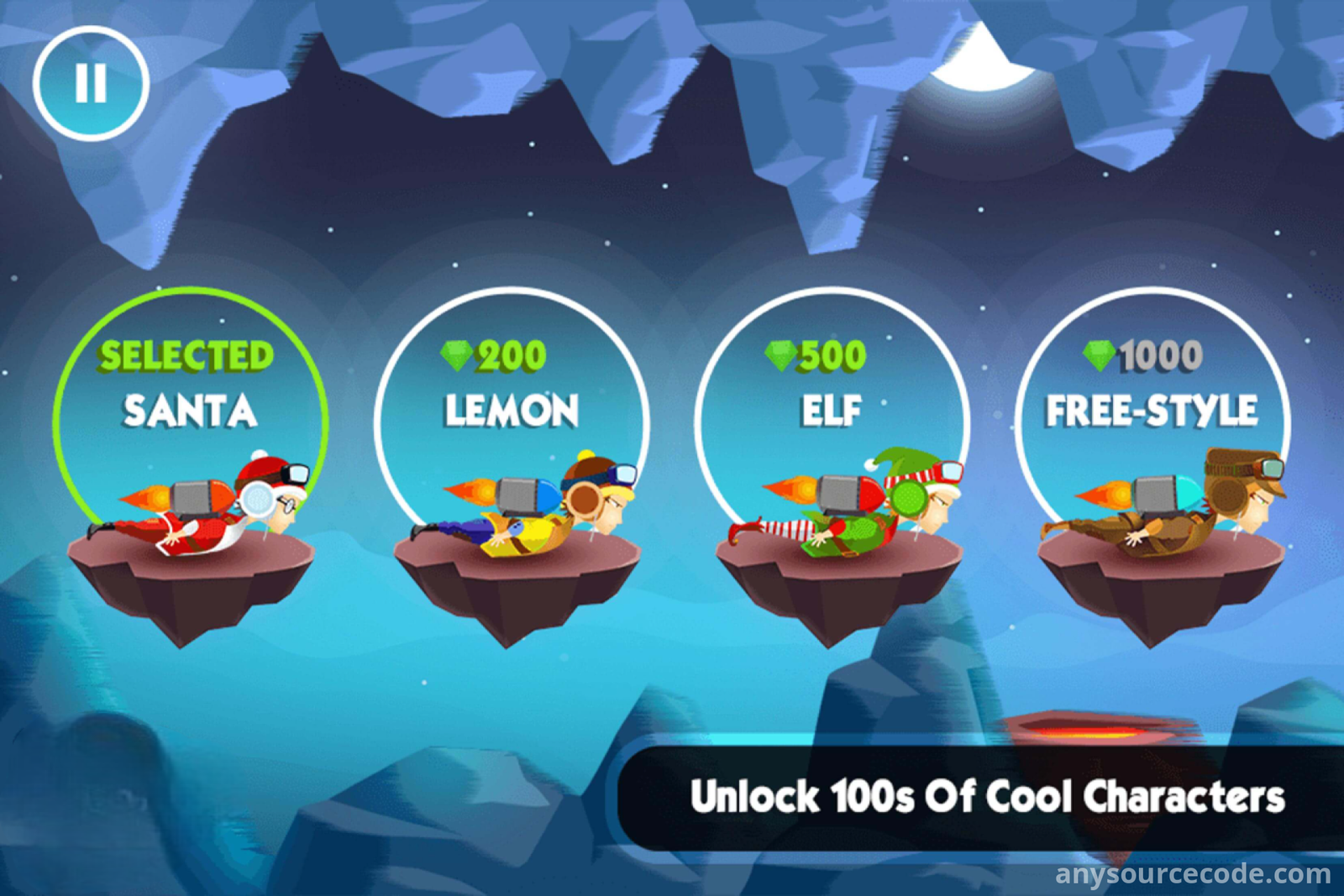Click the pause button
This screenshot has height=896, width=1344.
click(91, 83)
